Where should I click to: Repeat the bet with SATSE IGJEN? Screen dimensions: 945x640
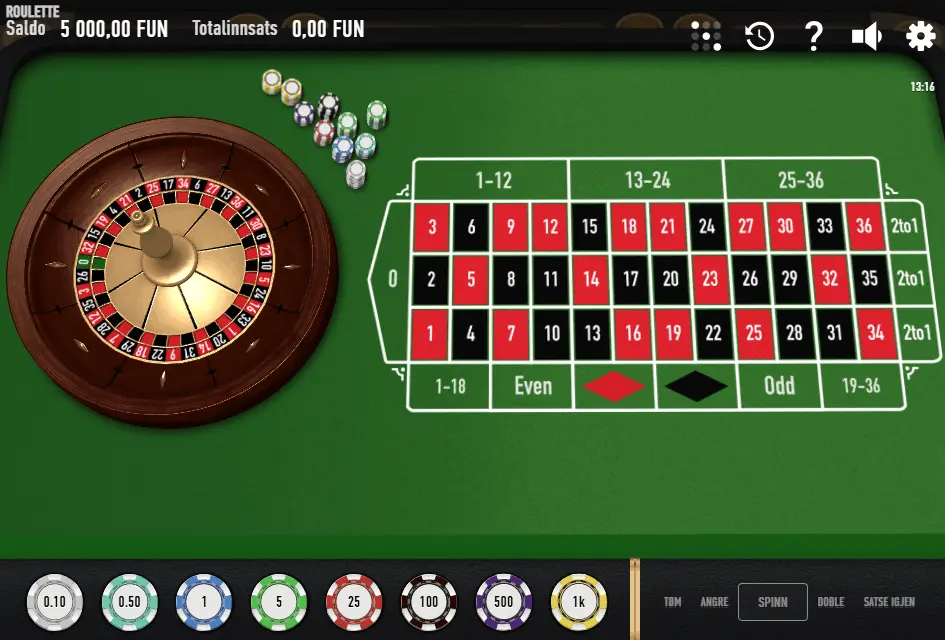889,602
